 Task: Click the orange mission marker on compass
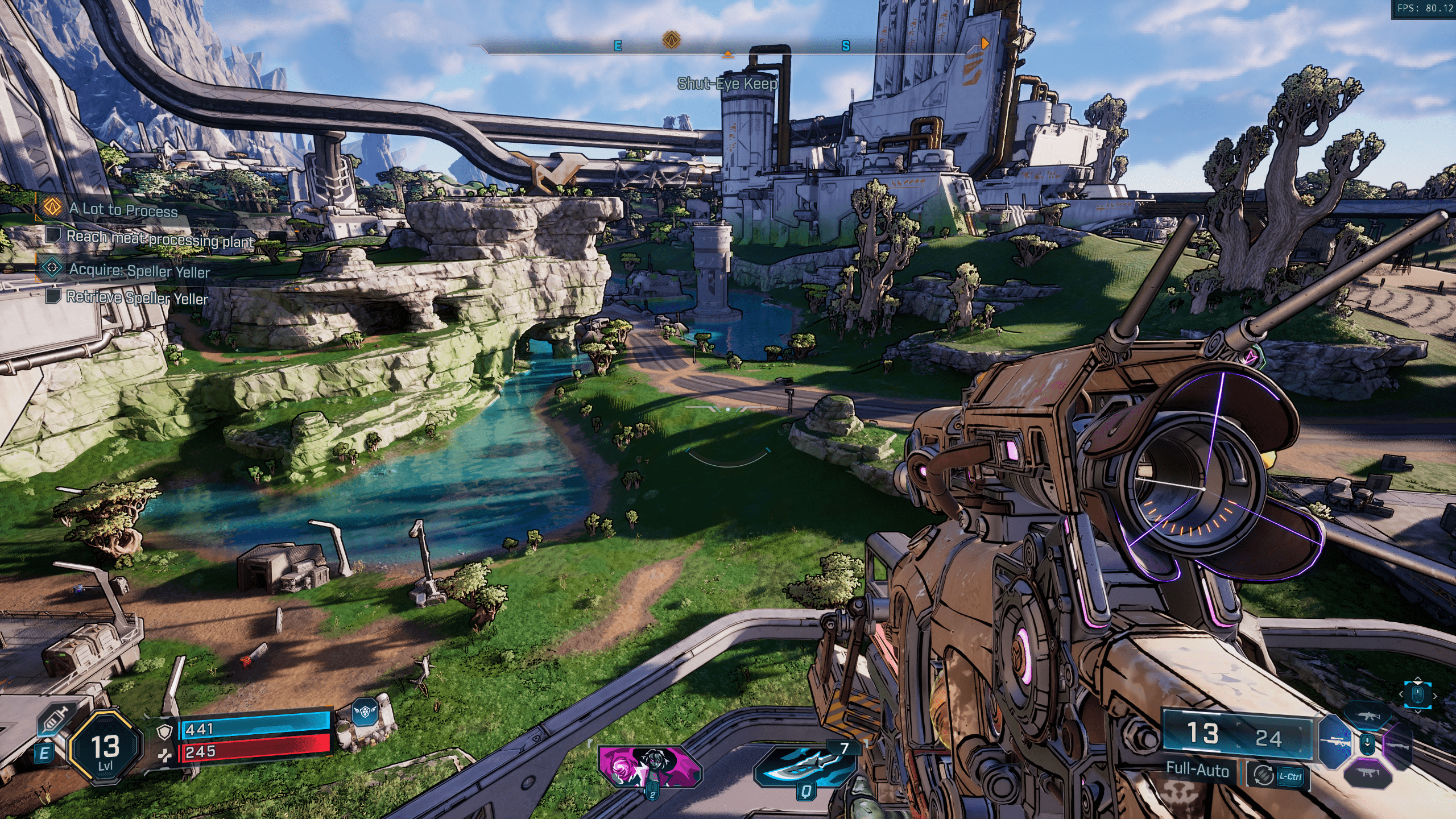pyautogui.click(x=672, y=40)
